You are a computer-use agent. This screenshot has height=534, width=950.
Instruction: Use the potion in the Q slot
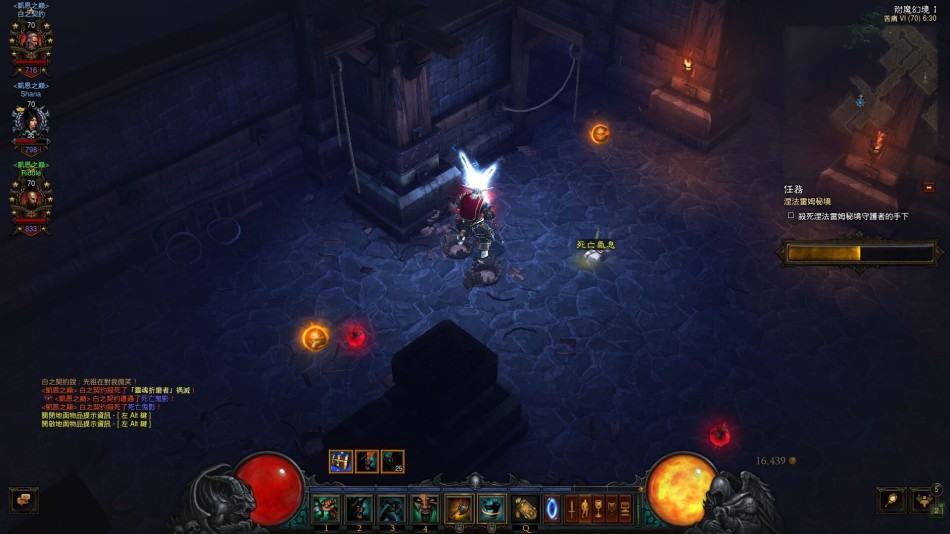525,509
